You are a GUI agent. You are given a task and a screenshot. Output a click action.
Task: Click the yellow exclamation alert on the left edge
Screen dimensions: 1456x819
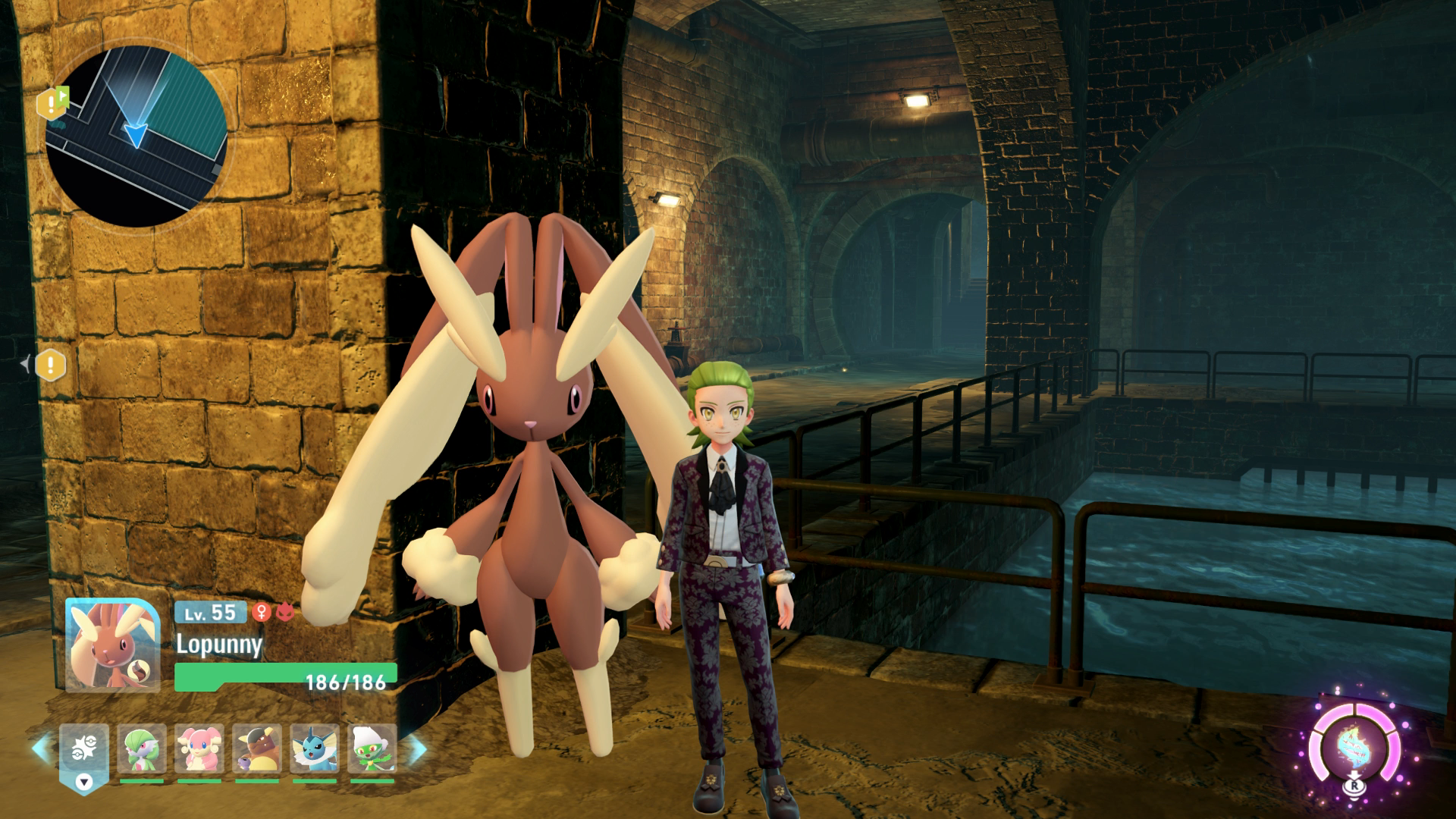51,366
